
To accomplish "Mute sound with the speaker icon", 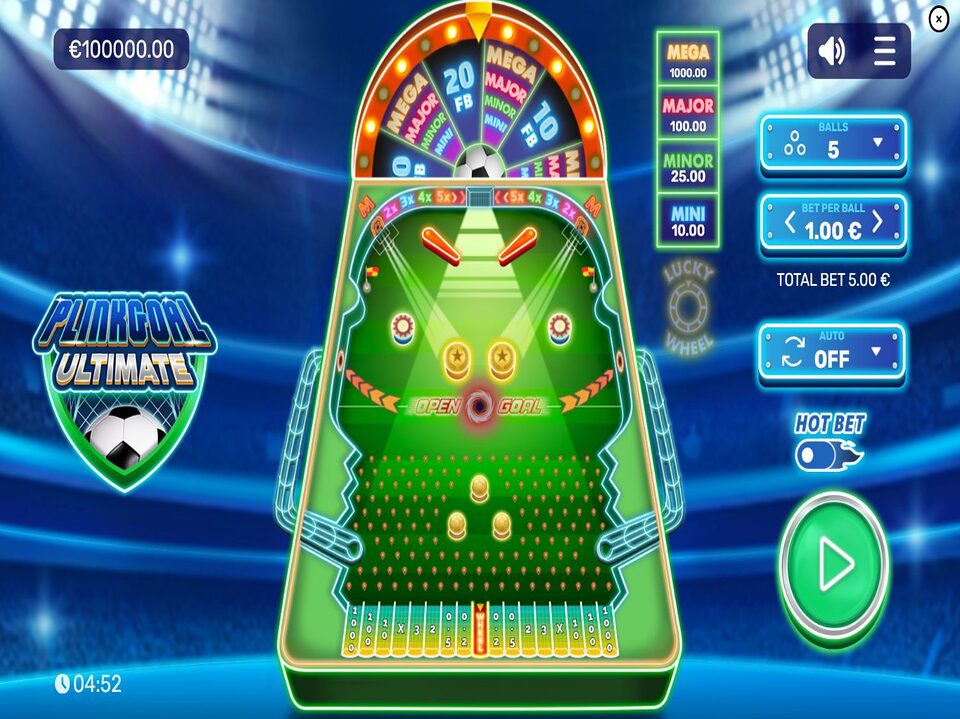I will 832,51.
